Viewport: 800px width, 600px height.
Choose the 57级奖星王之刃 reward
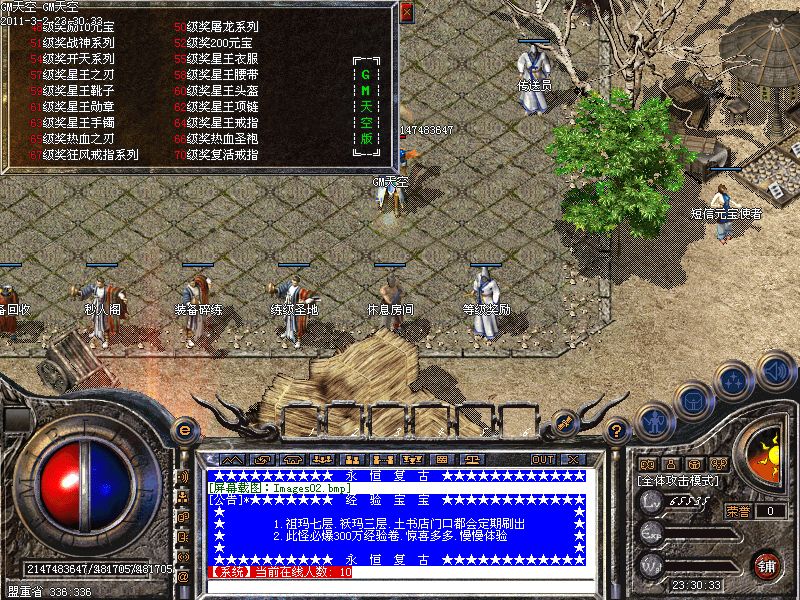[78, 75]
